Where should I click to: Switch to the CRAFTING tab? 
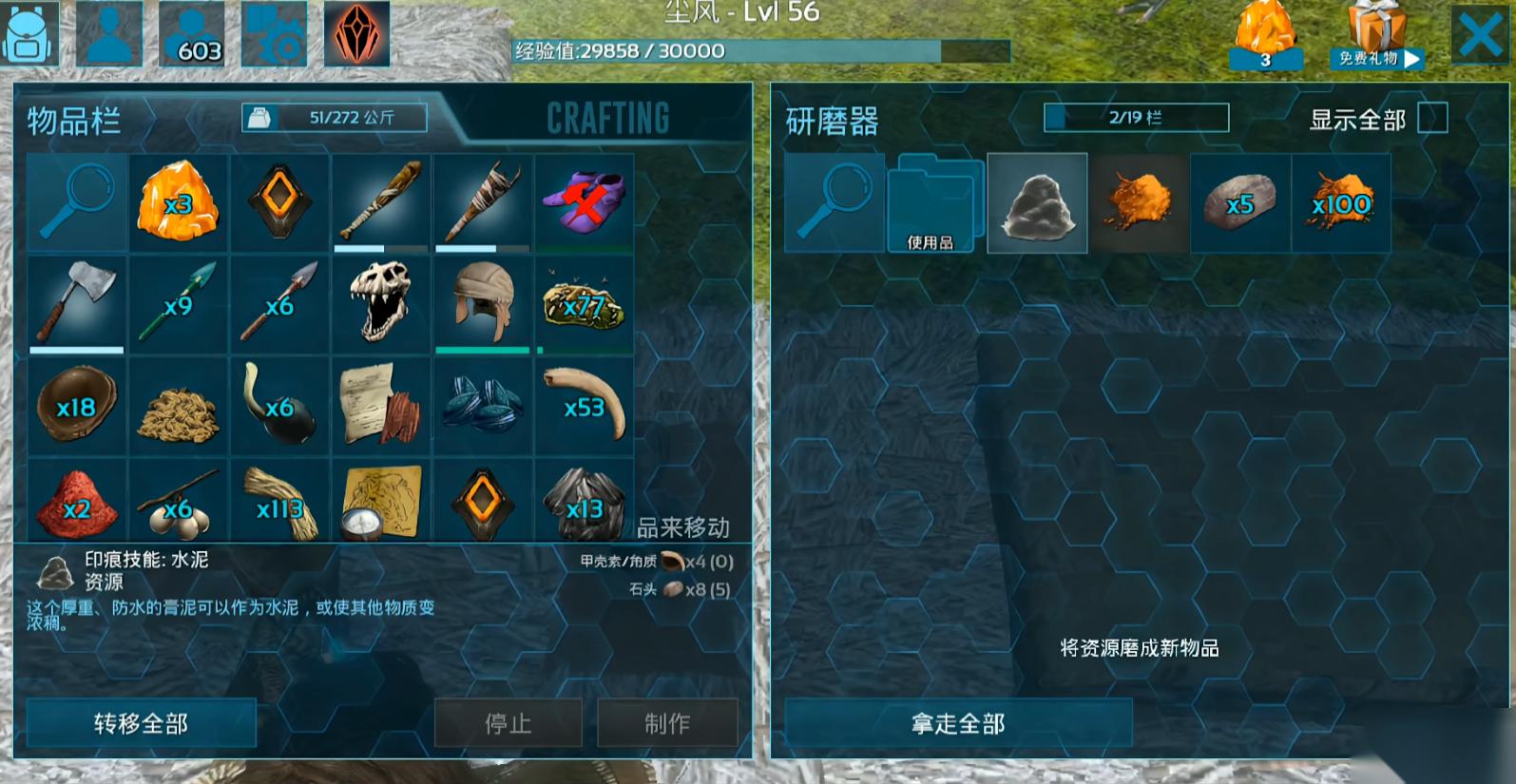click(607, 118)
